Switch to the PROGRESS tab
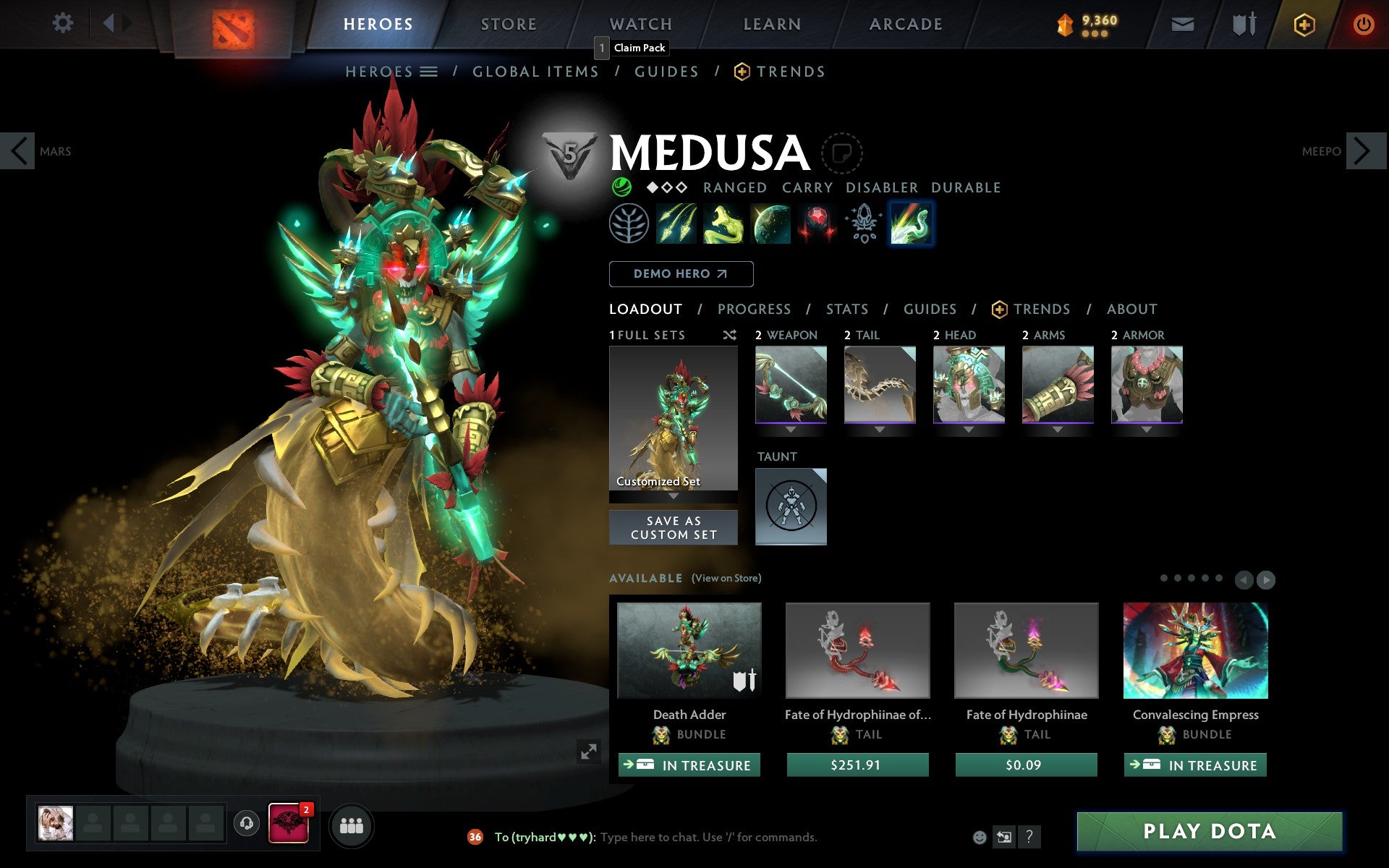Screen dimensions: 1389x868 [753, 309]
